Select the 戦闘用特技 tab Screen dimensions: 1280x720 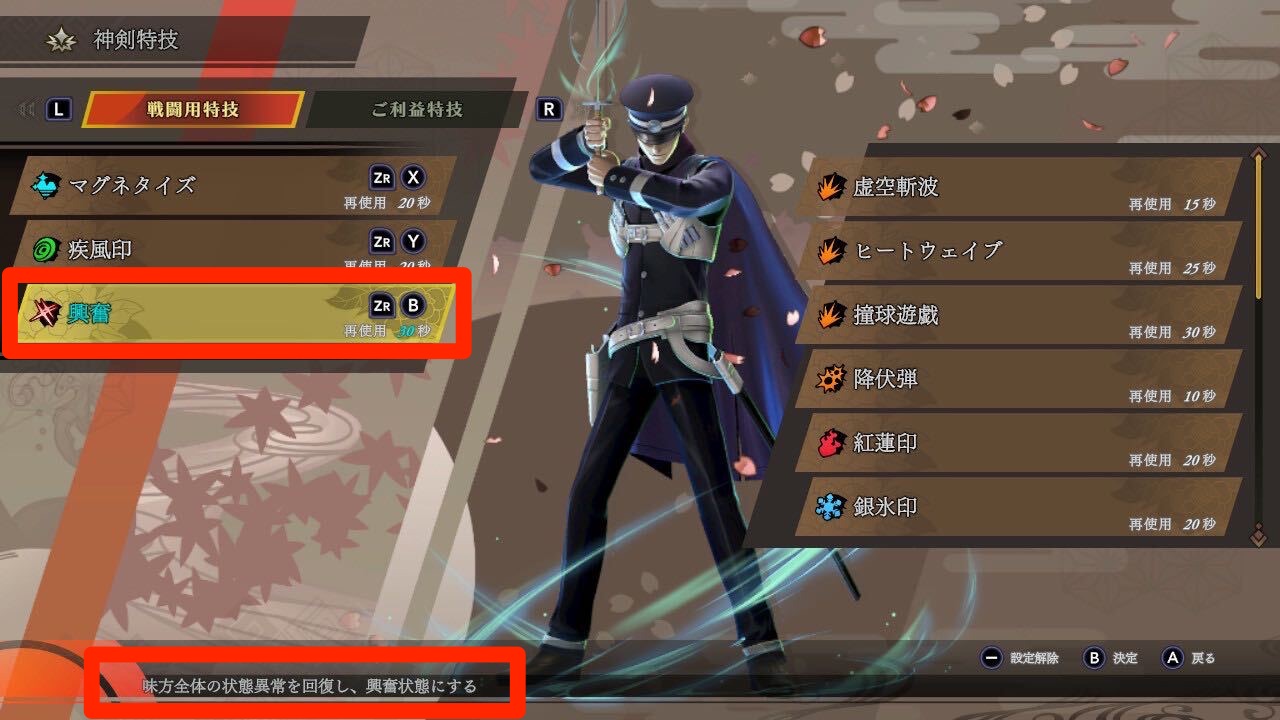pos(194,110)
